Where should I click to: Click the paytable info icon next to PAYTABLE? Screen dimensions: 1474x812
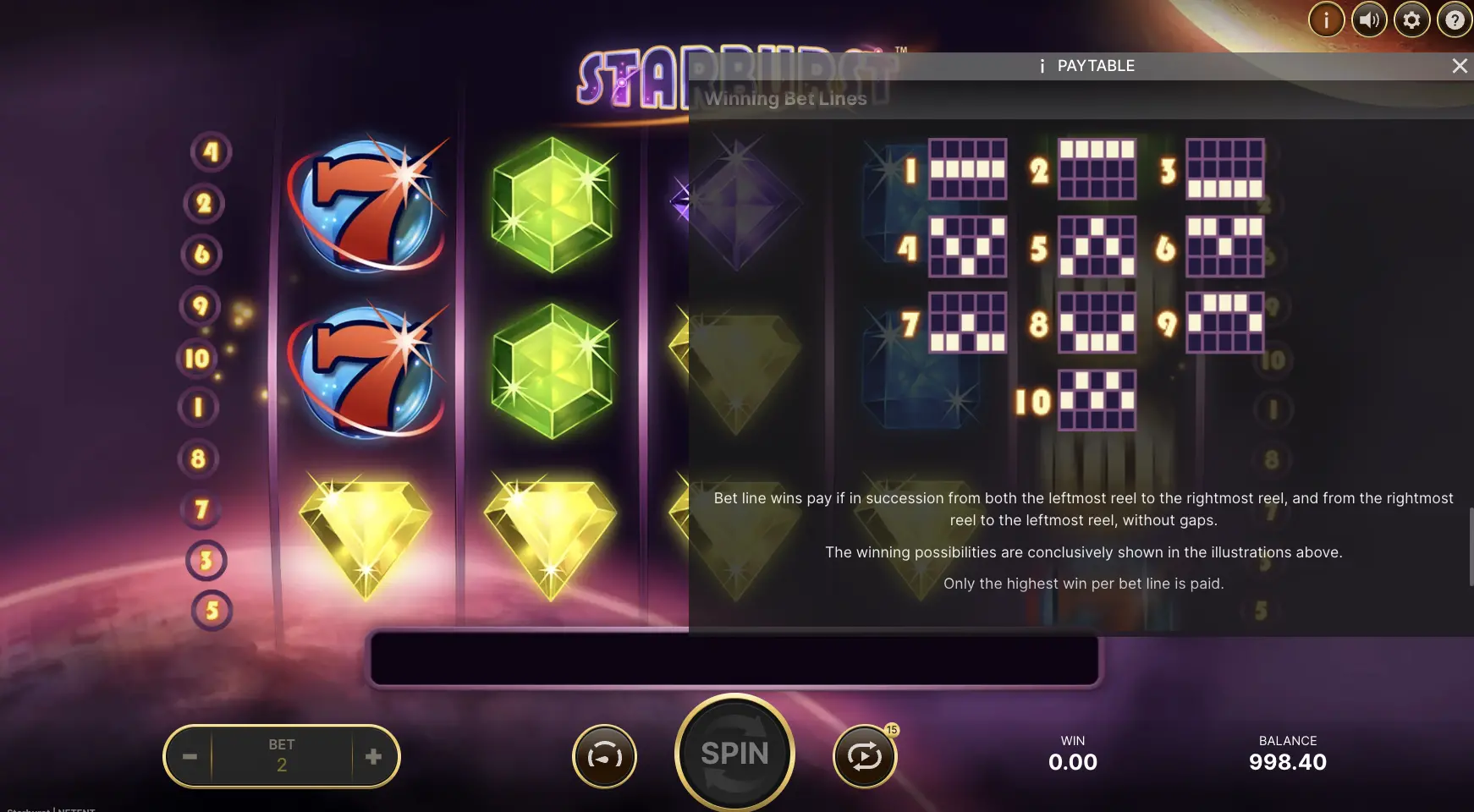click(x=1042, y=65)
